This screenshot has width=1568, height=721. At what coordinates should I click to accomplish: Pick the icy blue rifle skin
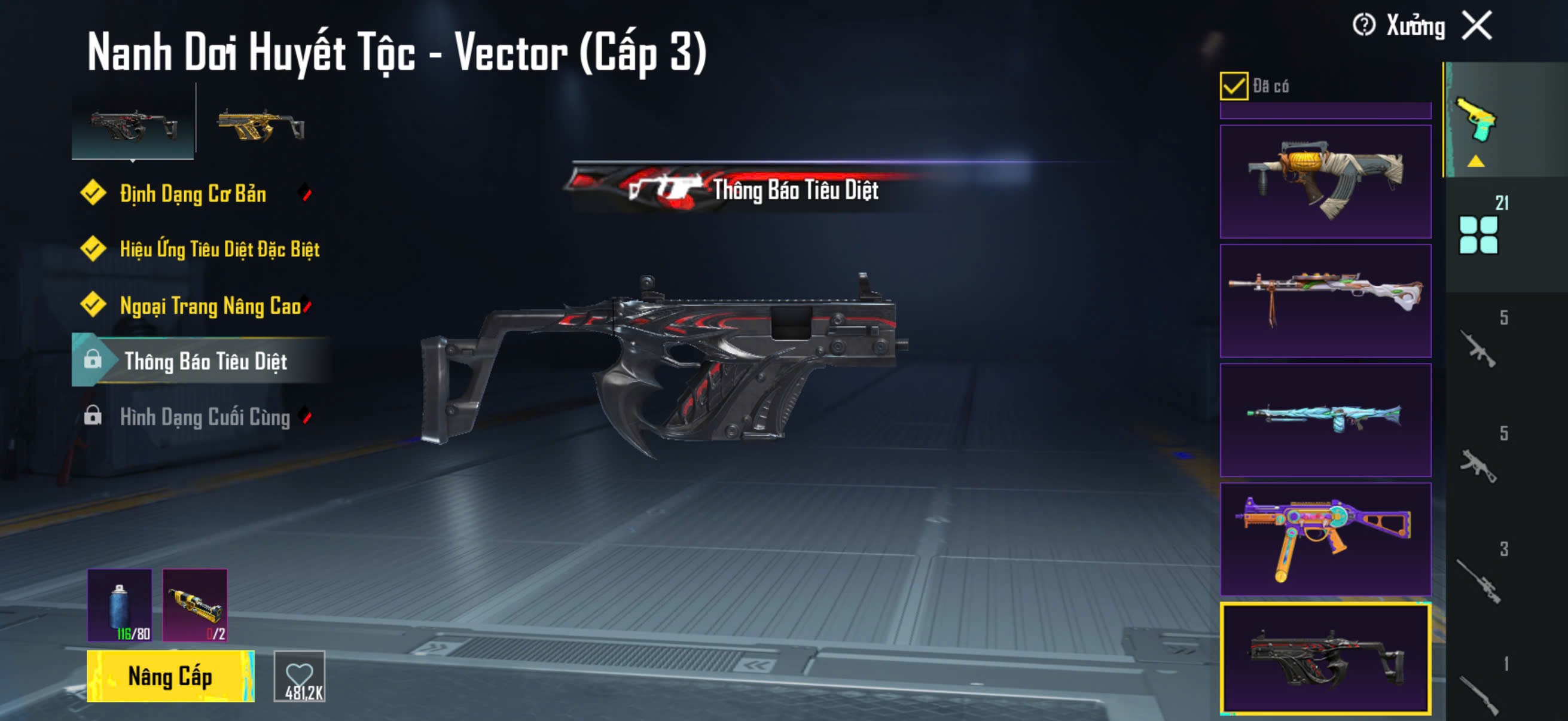pyautogui.click(x=1325, y=420)
